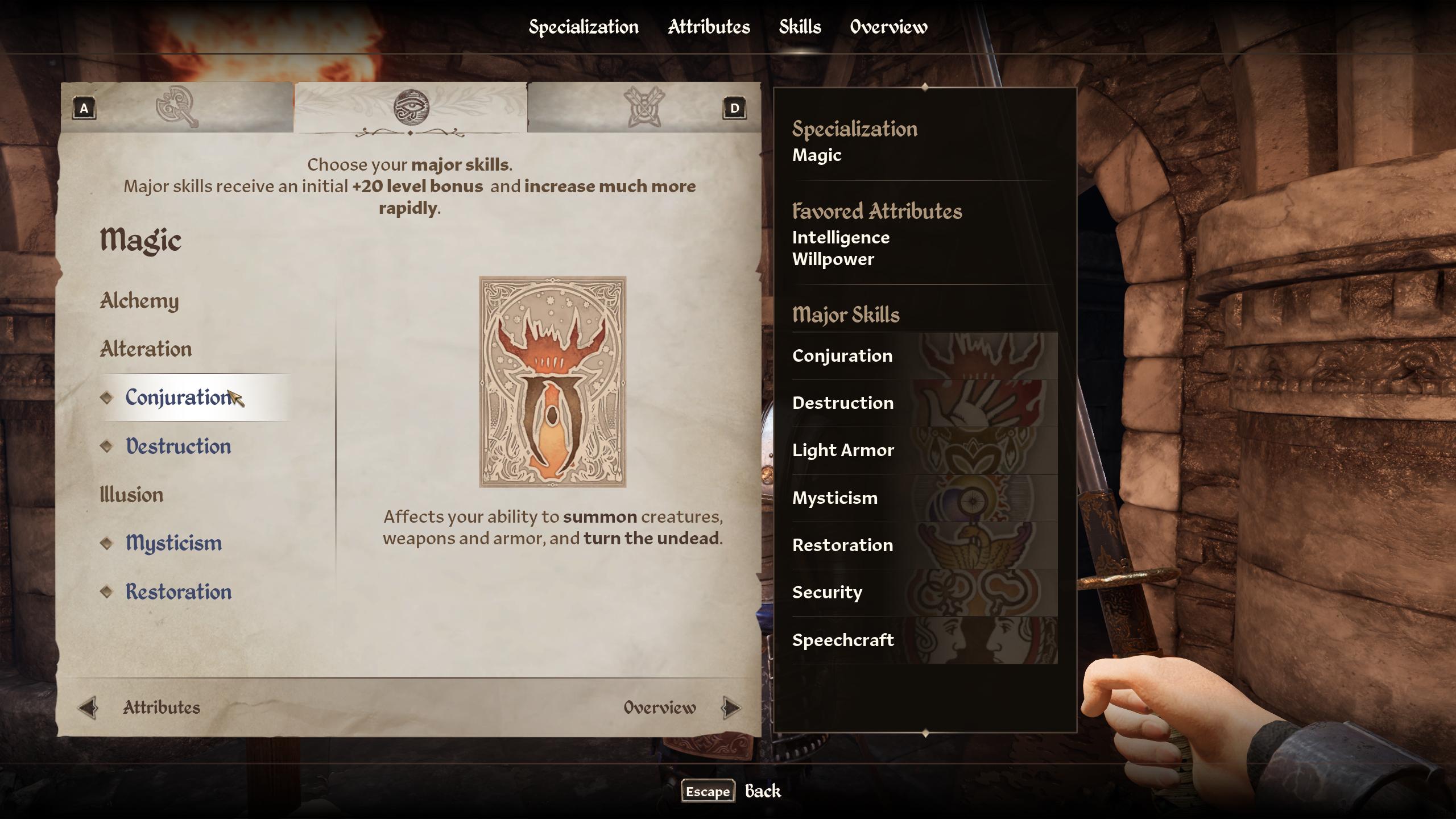Viewport: 1456px width, 819px height.
Task: Open Skills from the top menu
Action: [x=799, y=26]
